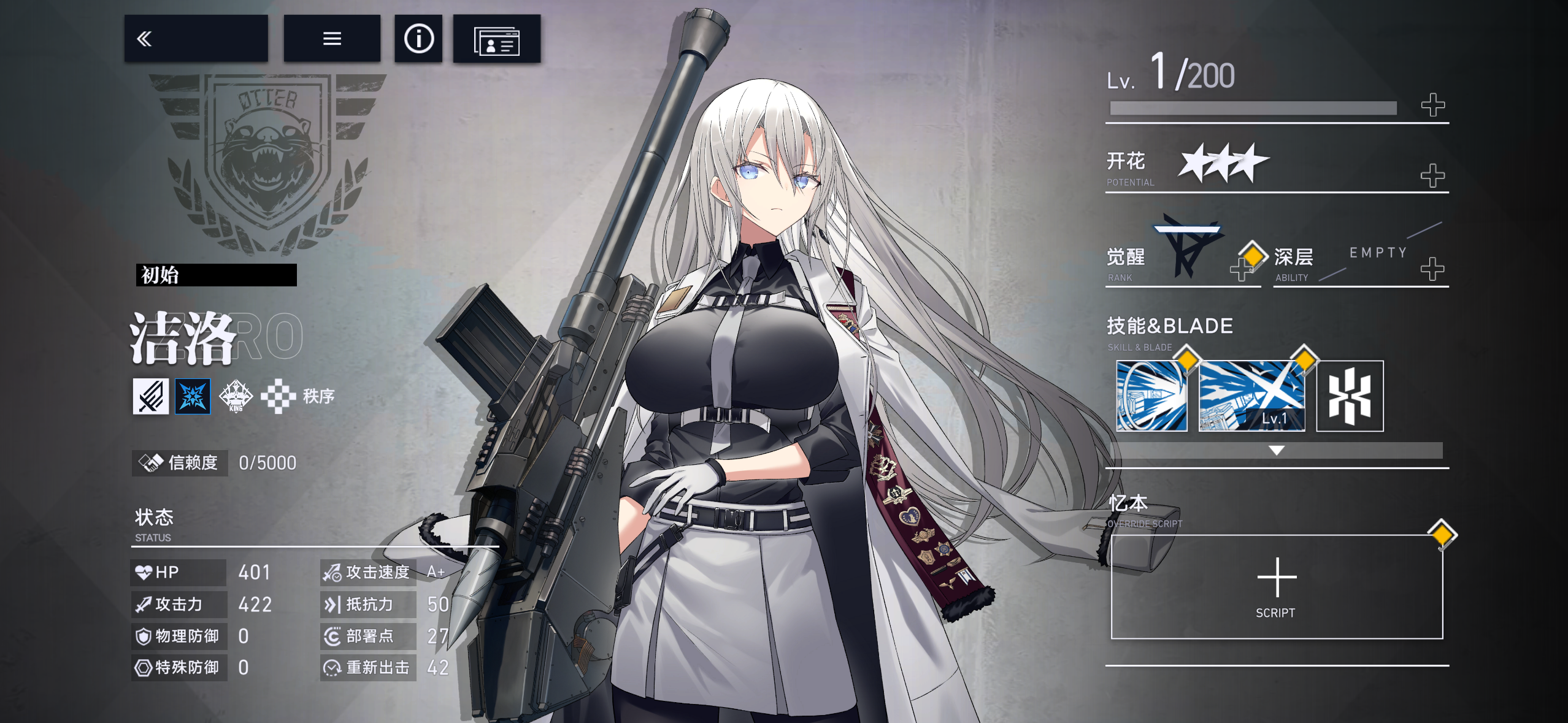
Task: Select the first skill icon under 技能&BLADE
Action: tap(1152, 396)
